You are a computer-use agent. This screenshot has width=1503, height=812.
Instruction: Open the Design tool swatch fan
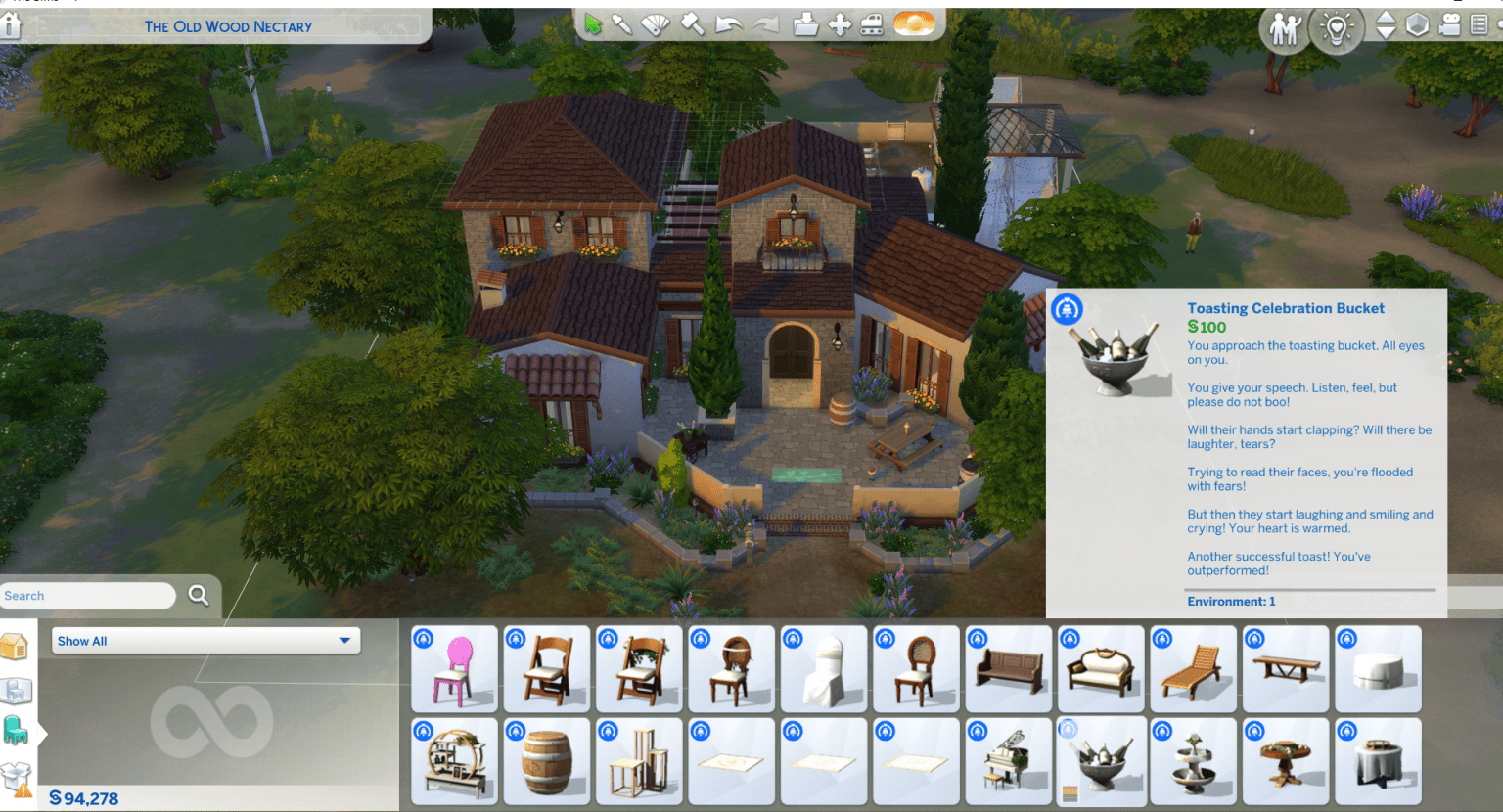655,24
